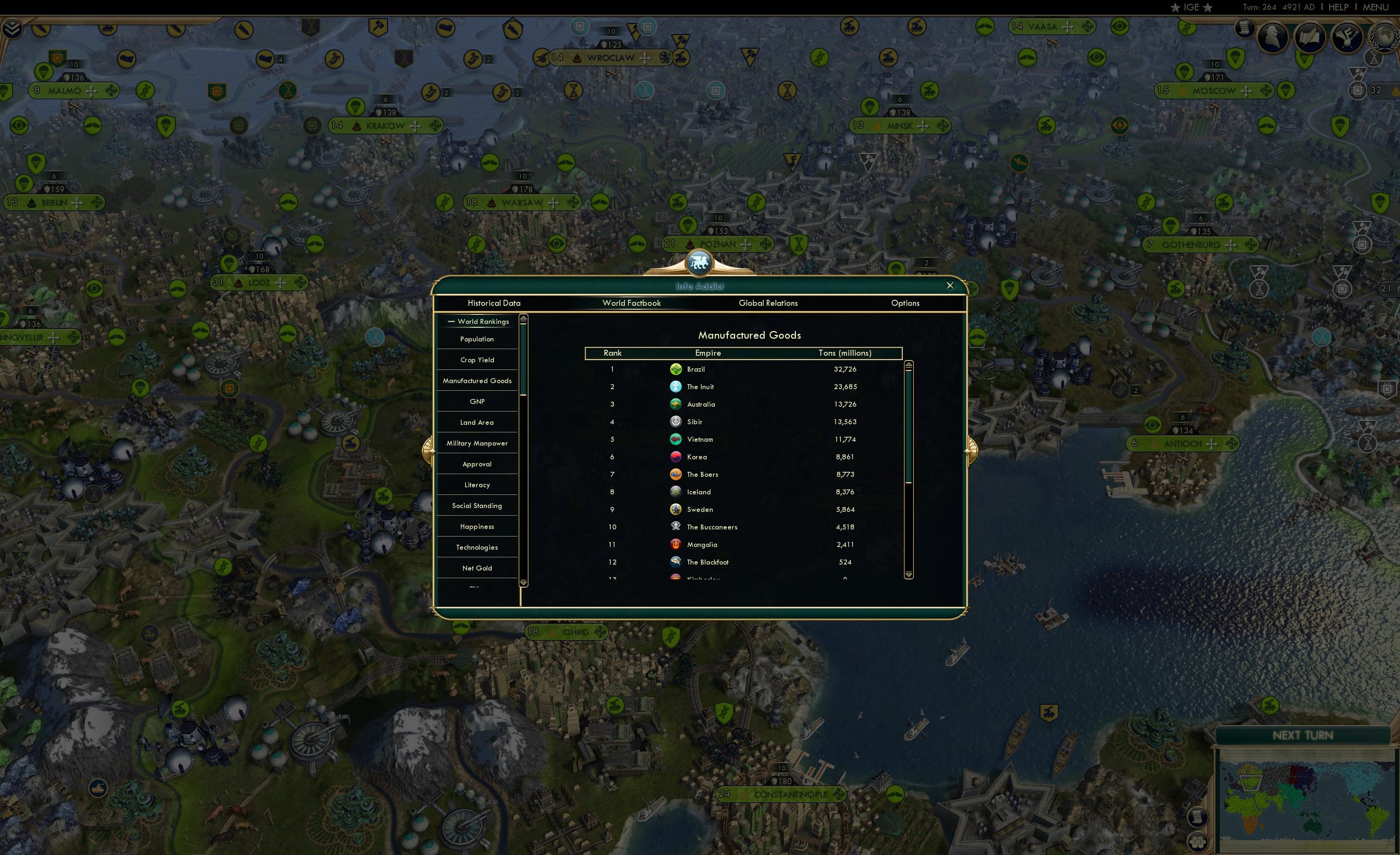1400x855 pixels.
Task: Click the Info Addict lion emblem
Action: [x=698, y=262]
